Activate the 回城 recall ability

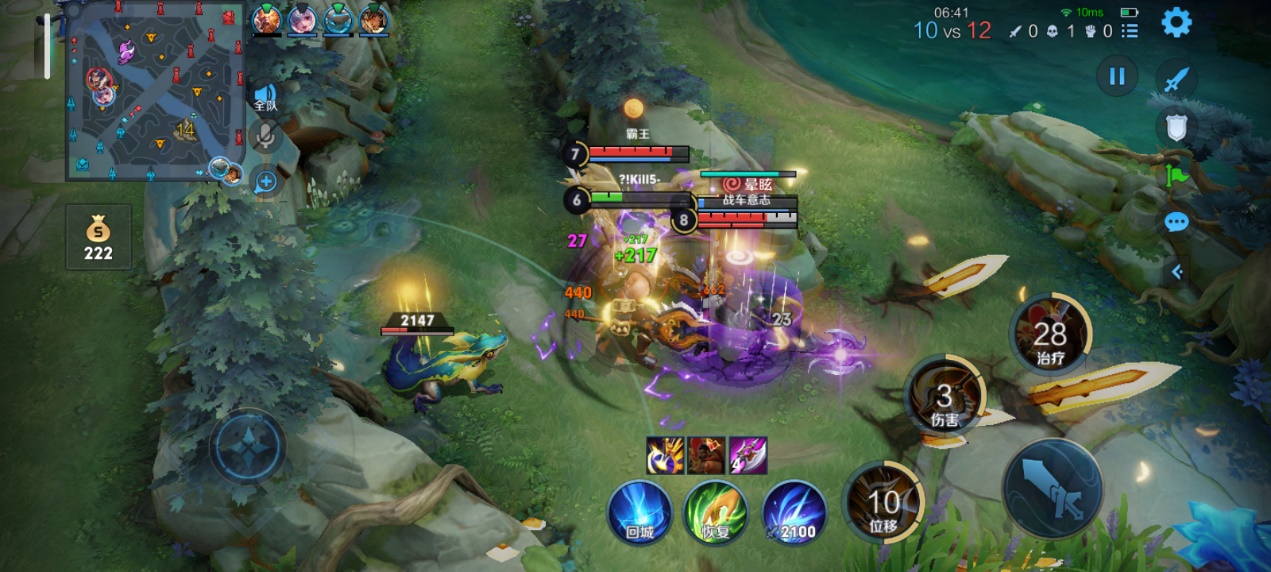639,511
